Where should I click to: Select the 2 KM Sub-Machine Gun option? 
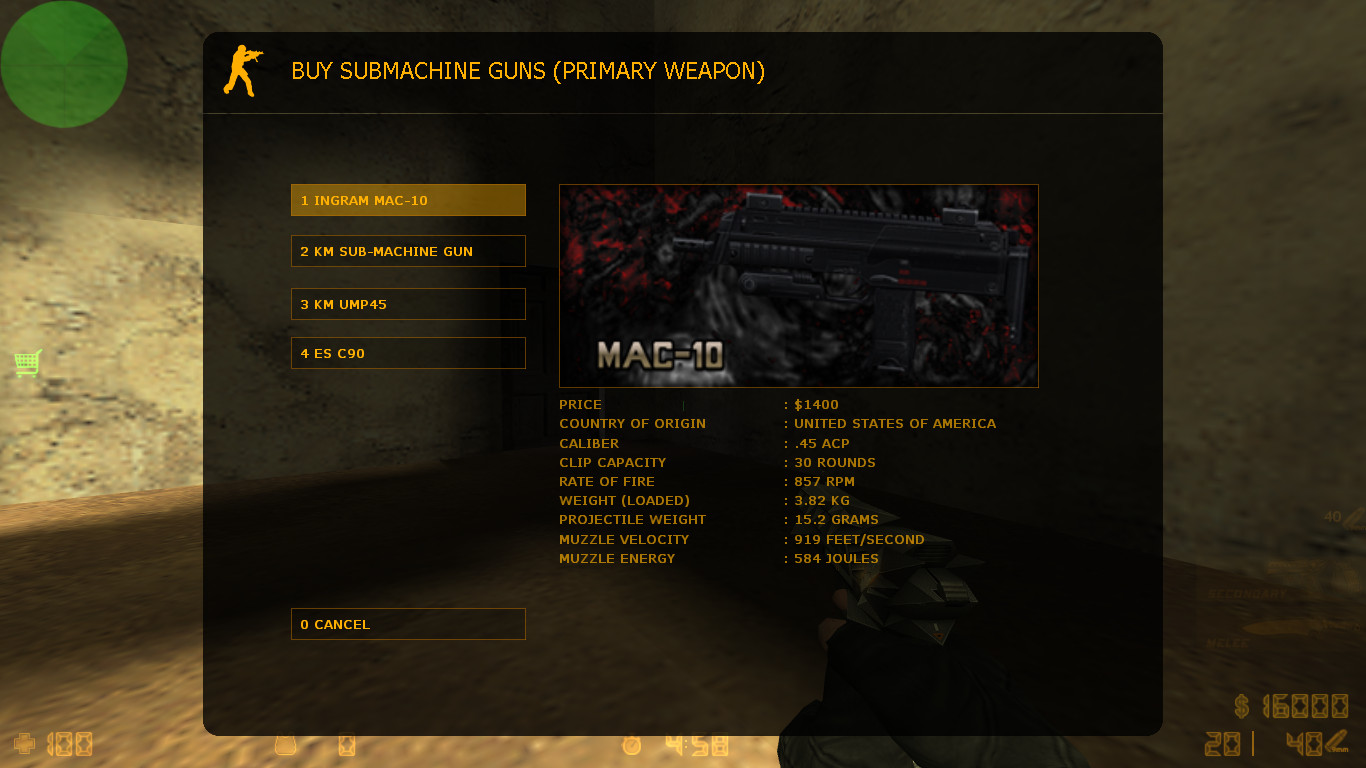pyautogui.click(x=408, y=251)
